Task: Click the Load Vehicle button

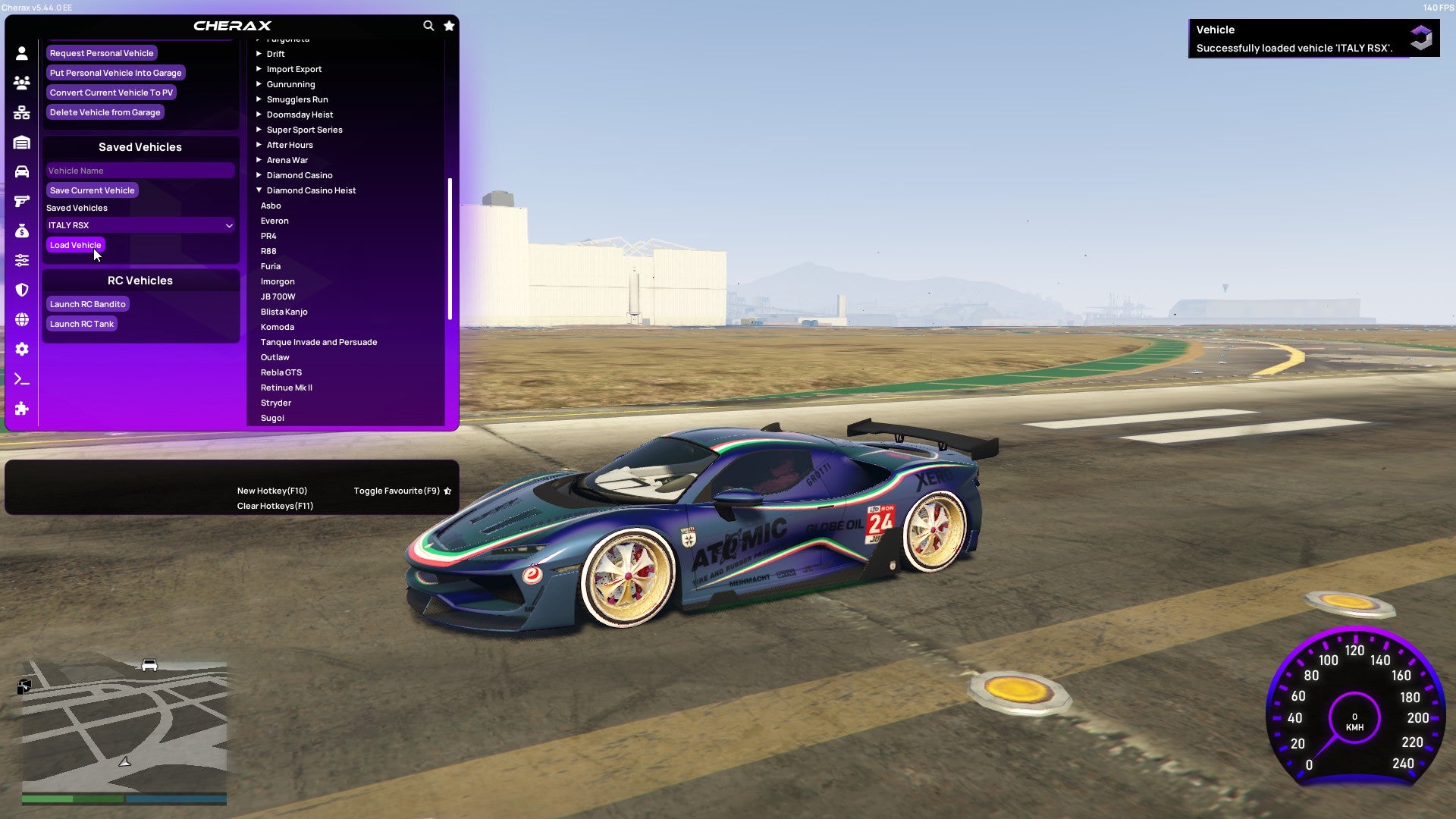Action: tap(75, 245)
